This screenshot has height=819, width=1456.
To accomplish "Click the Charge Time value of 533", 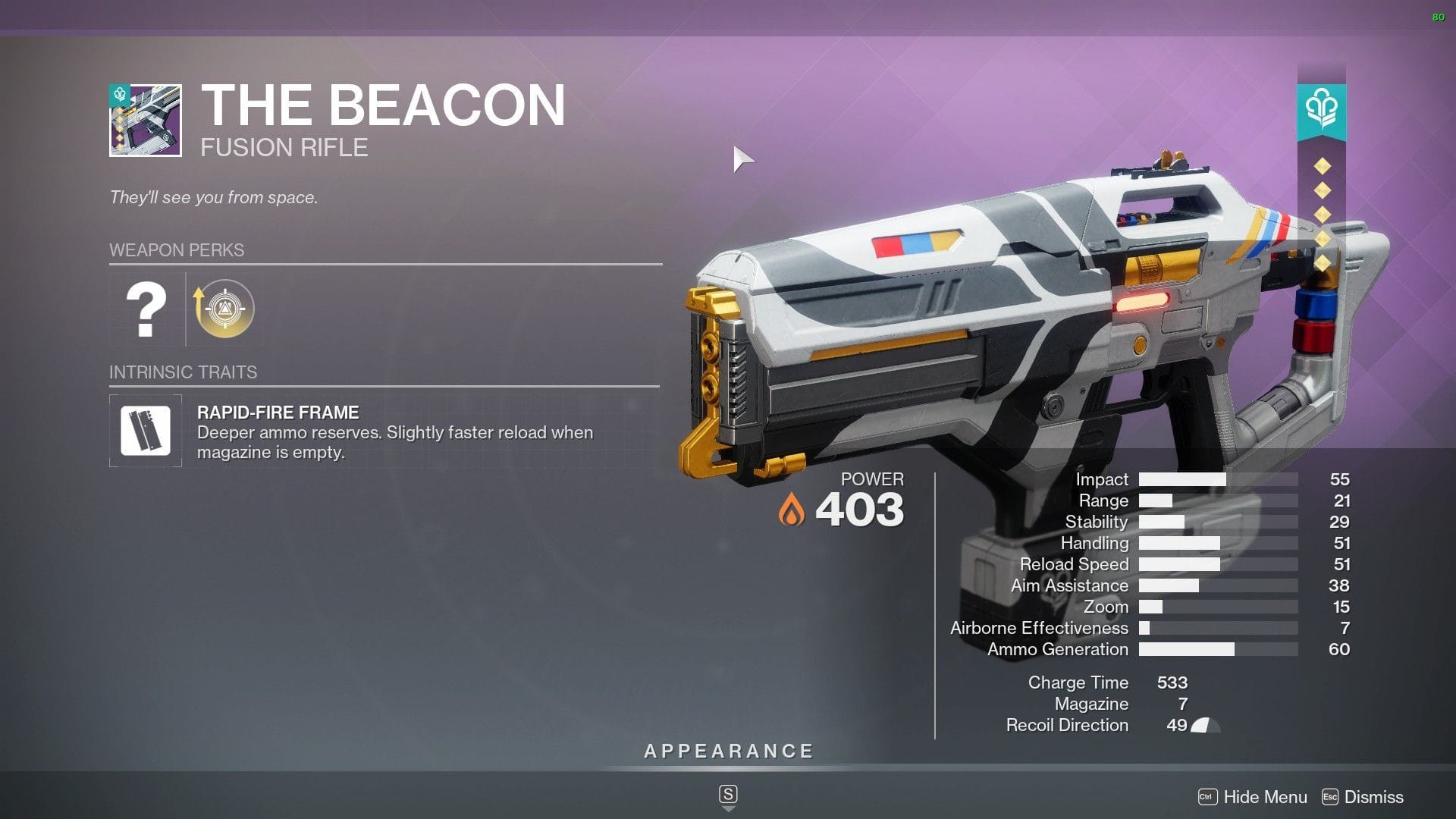I will [1173, 682].
